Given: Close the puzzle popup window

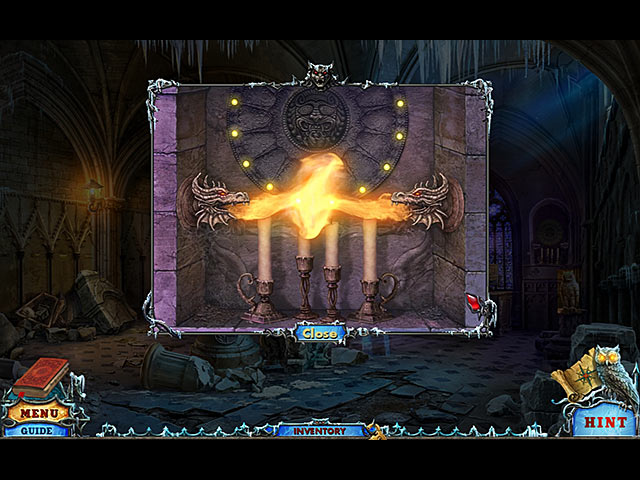Looking at the screenshot, I should pos(320,333).
